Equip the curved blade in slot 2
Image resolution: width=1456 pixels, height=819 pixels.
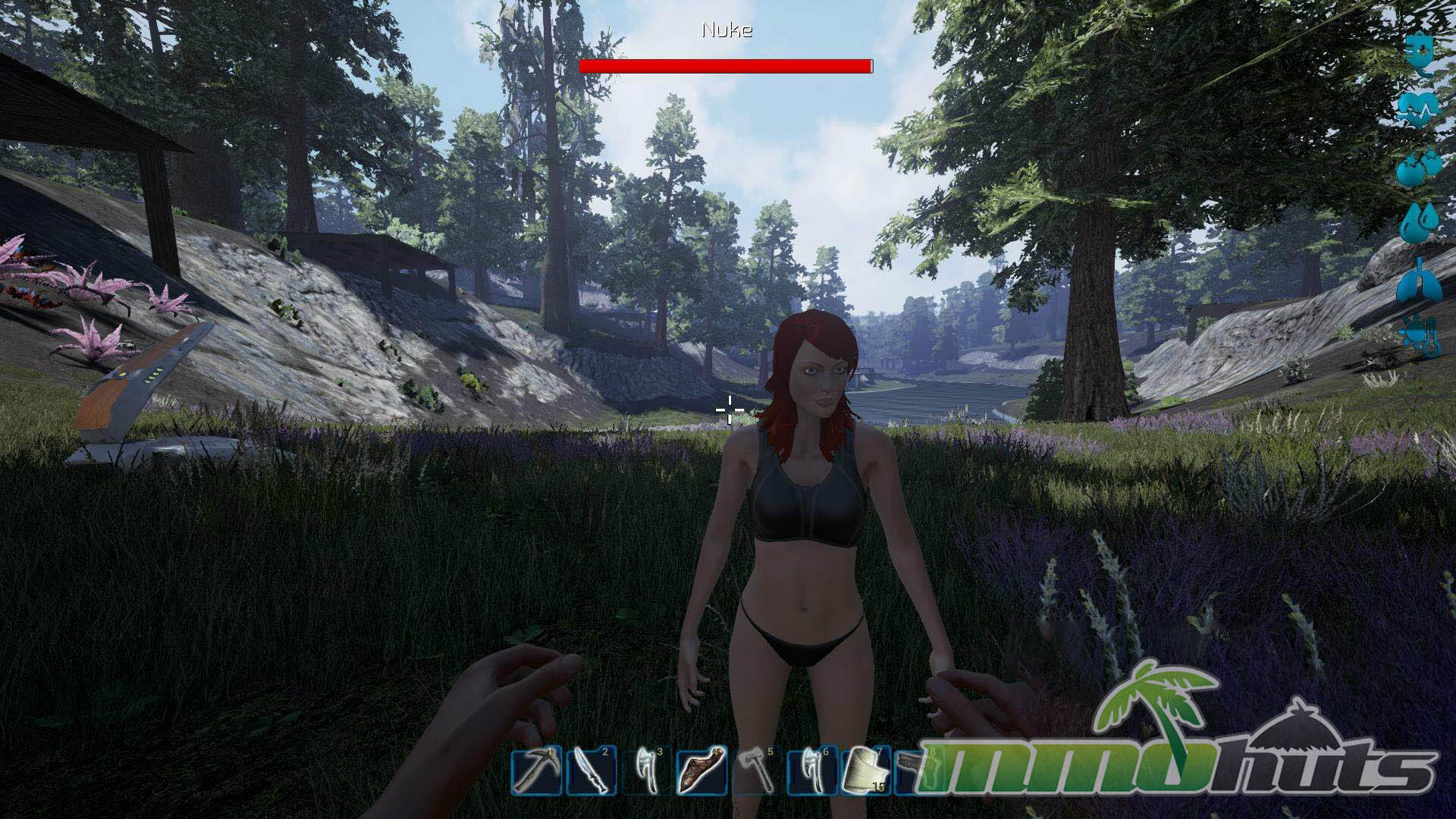(x=591, y=771)
